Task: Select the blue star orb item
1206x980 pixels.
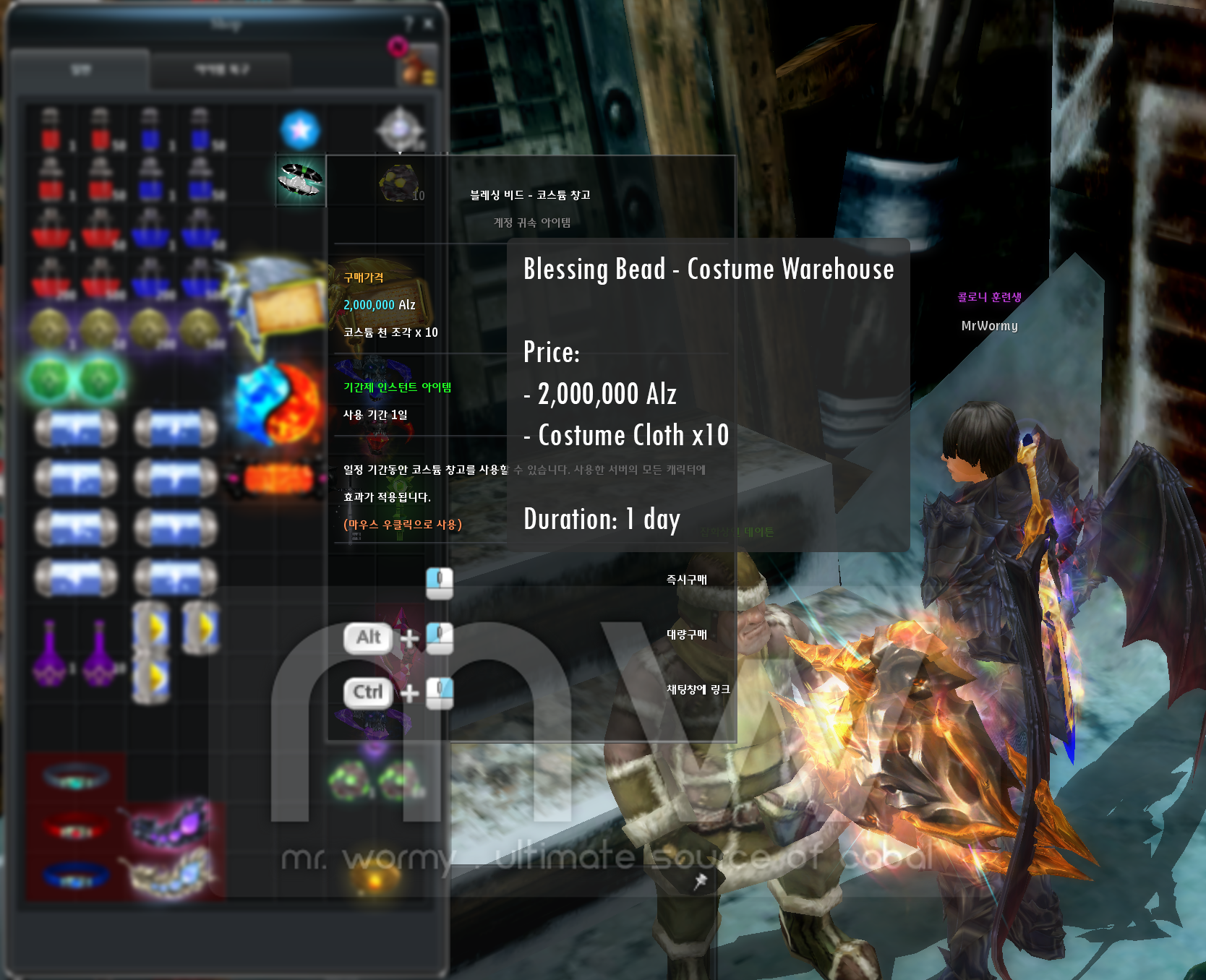Action: coord(300,130)
